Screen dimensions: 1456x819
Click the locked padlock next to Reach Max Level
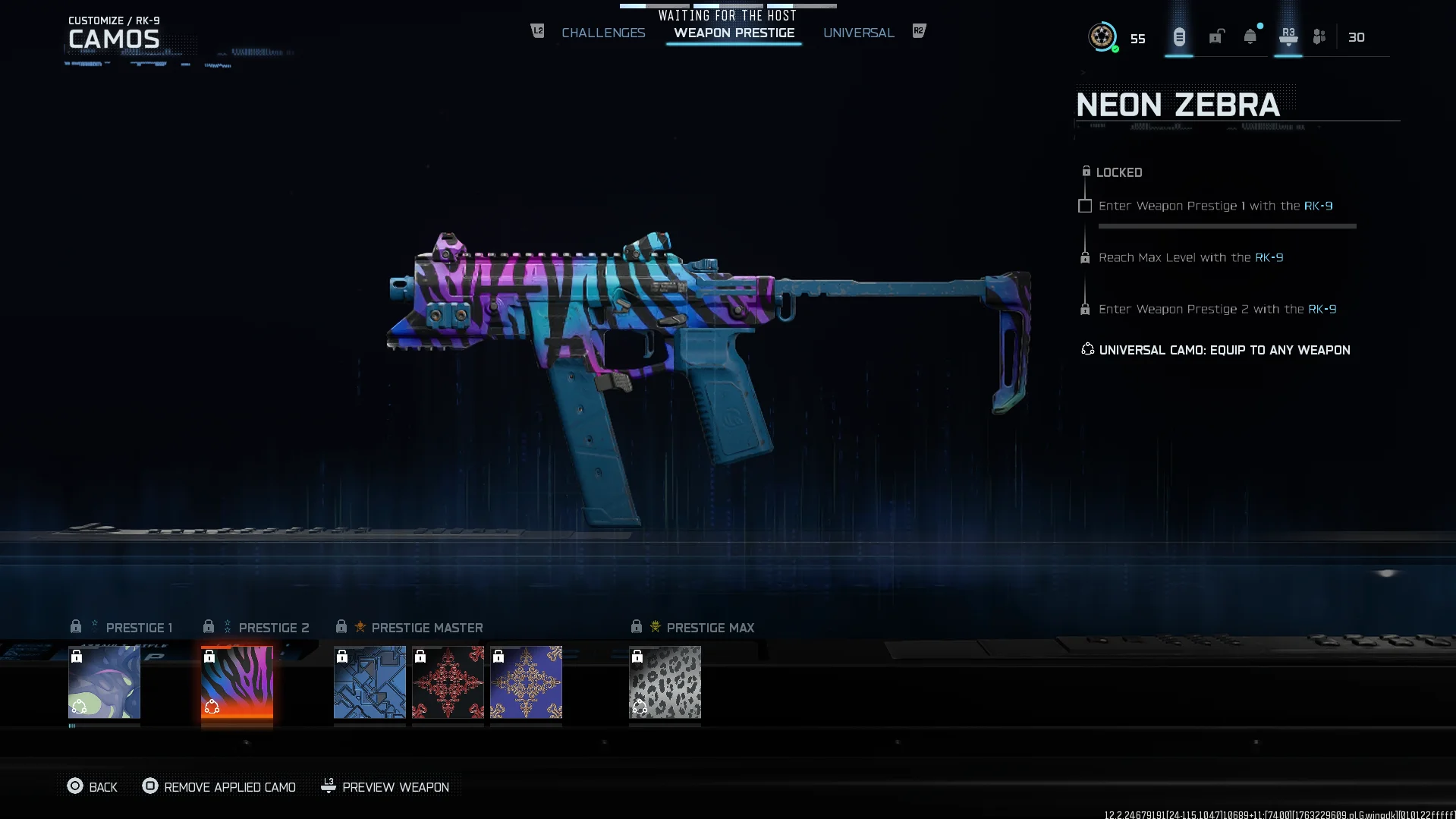click(x=1086, y=257)
